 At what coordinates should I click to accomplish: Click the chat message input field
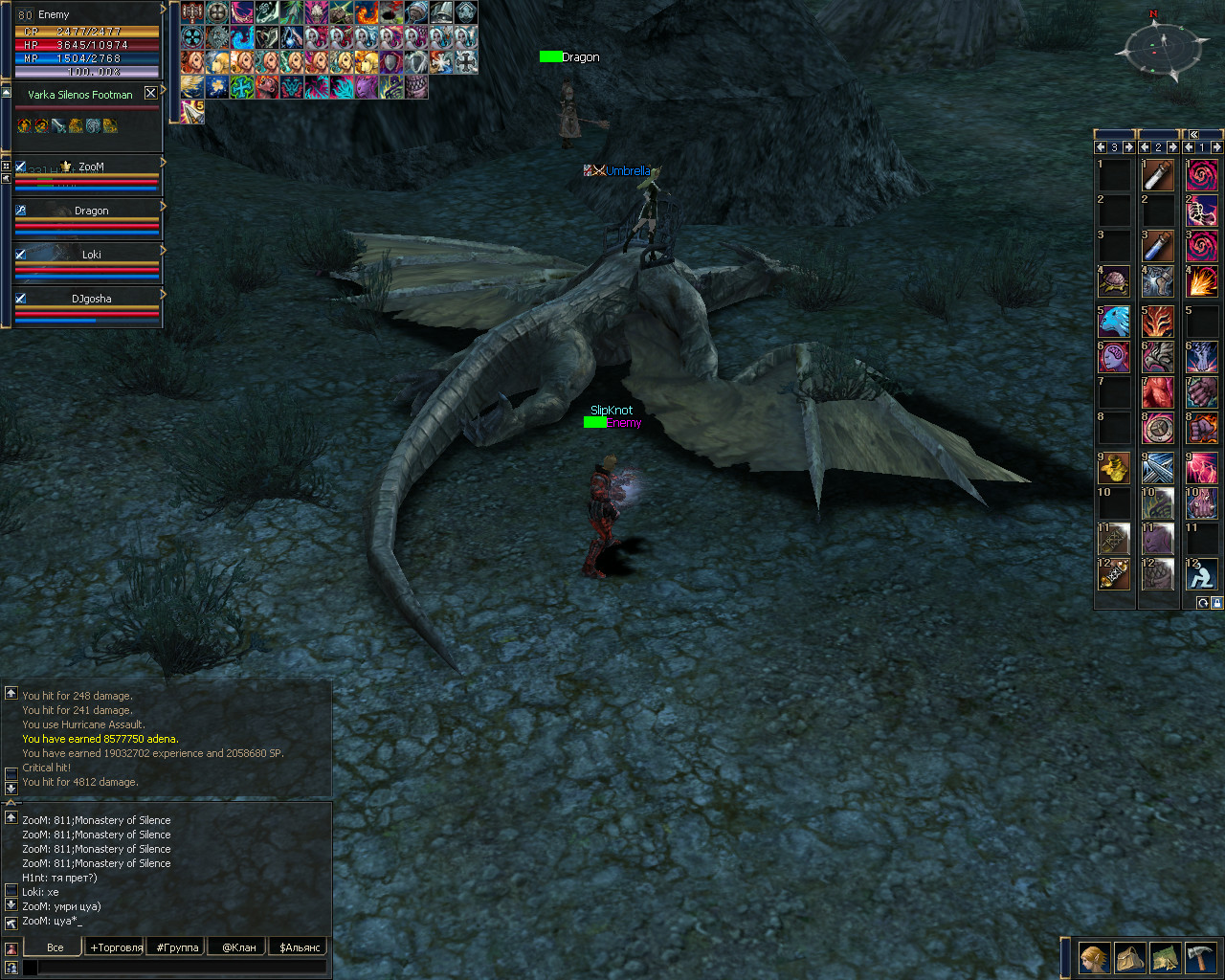pyautogui.click(x=182, y=968)
